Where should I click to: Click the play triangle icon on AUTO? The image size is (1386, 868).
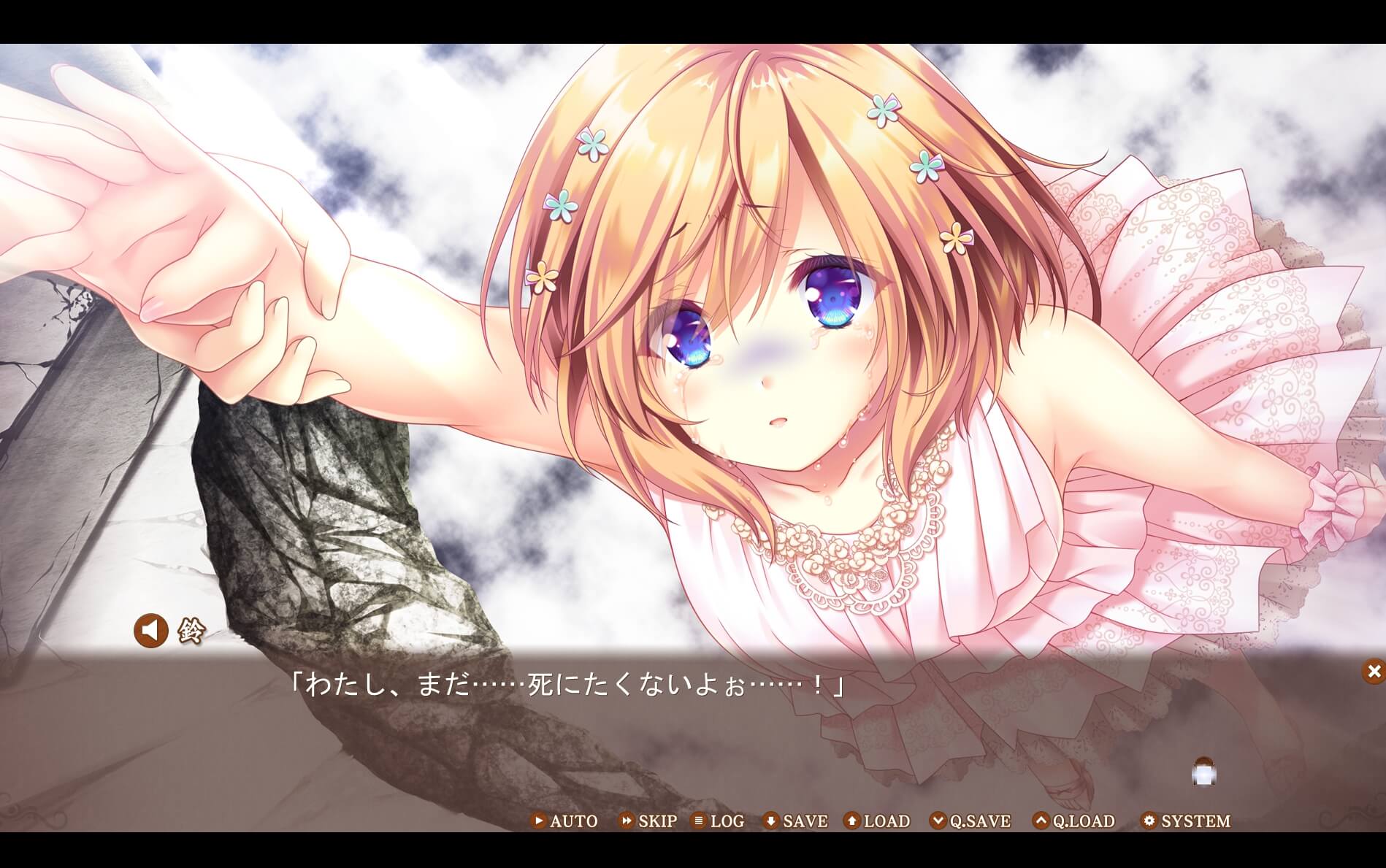pos(539,821)
